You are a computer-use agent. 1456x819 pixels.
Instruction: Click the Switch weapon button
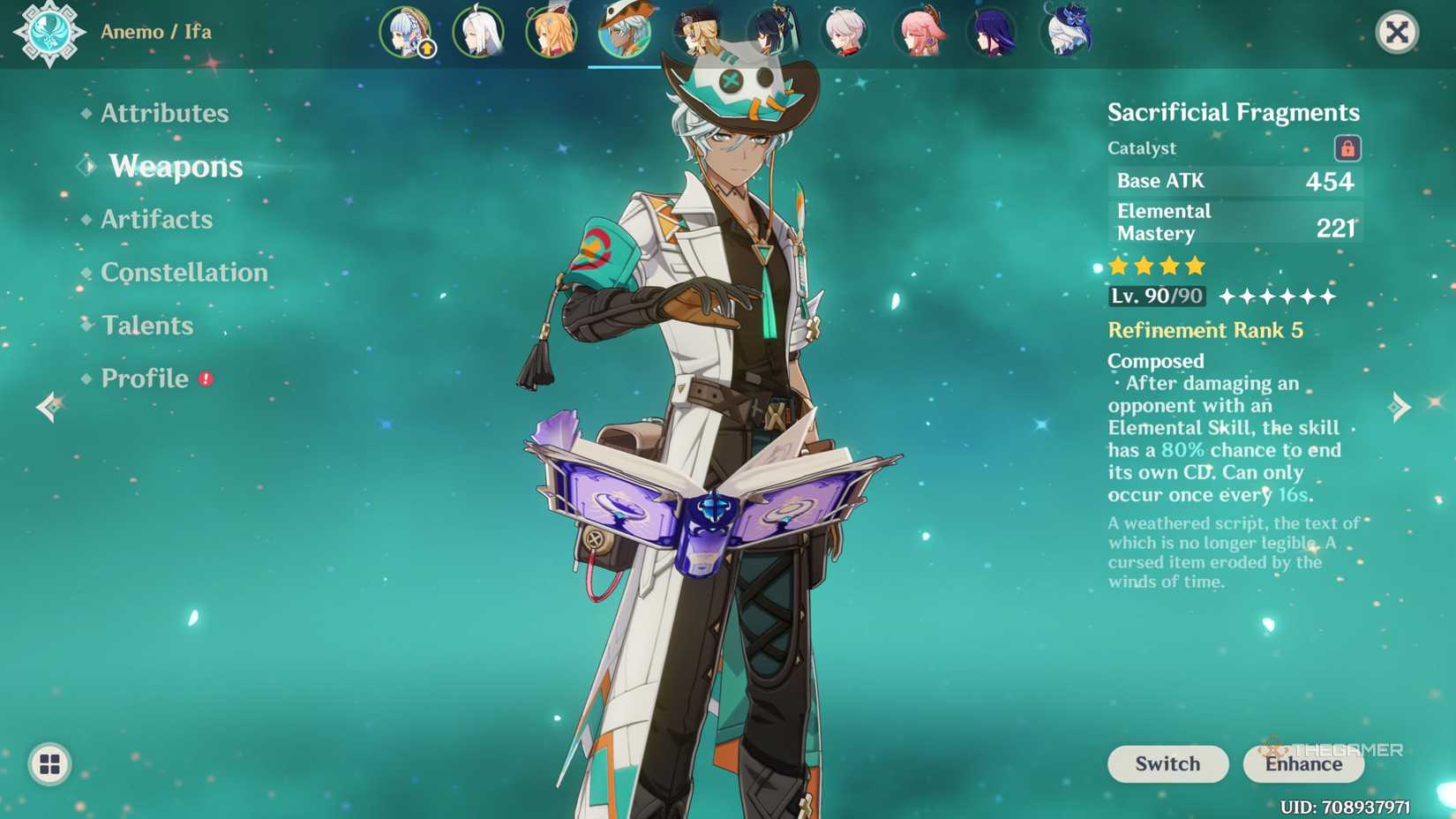[1167, 764]
